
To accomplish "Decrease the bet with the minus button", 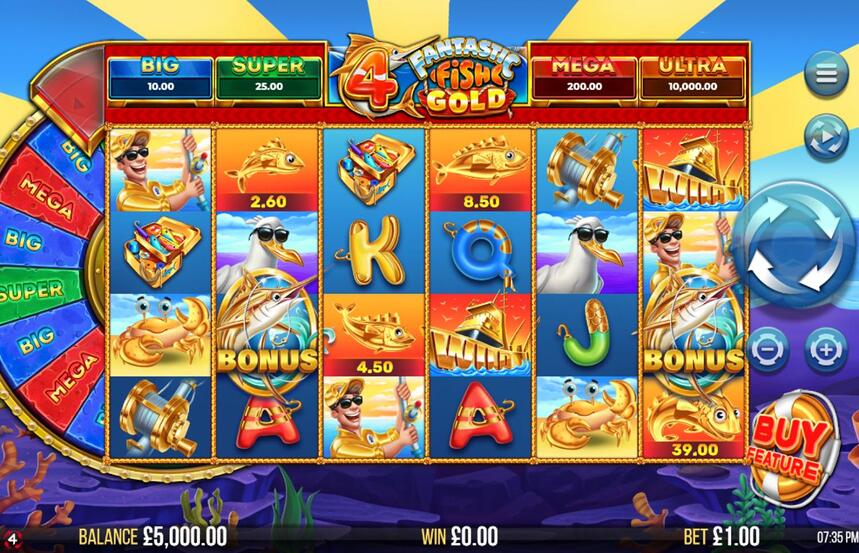I will click(768, 350).
